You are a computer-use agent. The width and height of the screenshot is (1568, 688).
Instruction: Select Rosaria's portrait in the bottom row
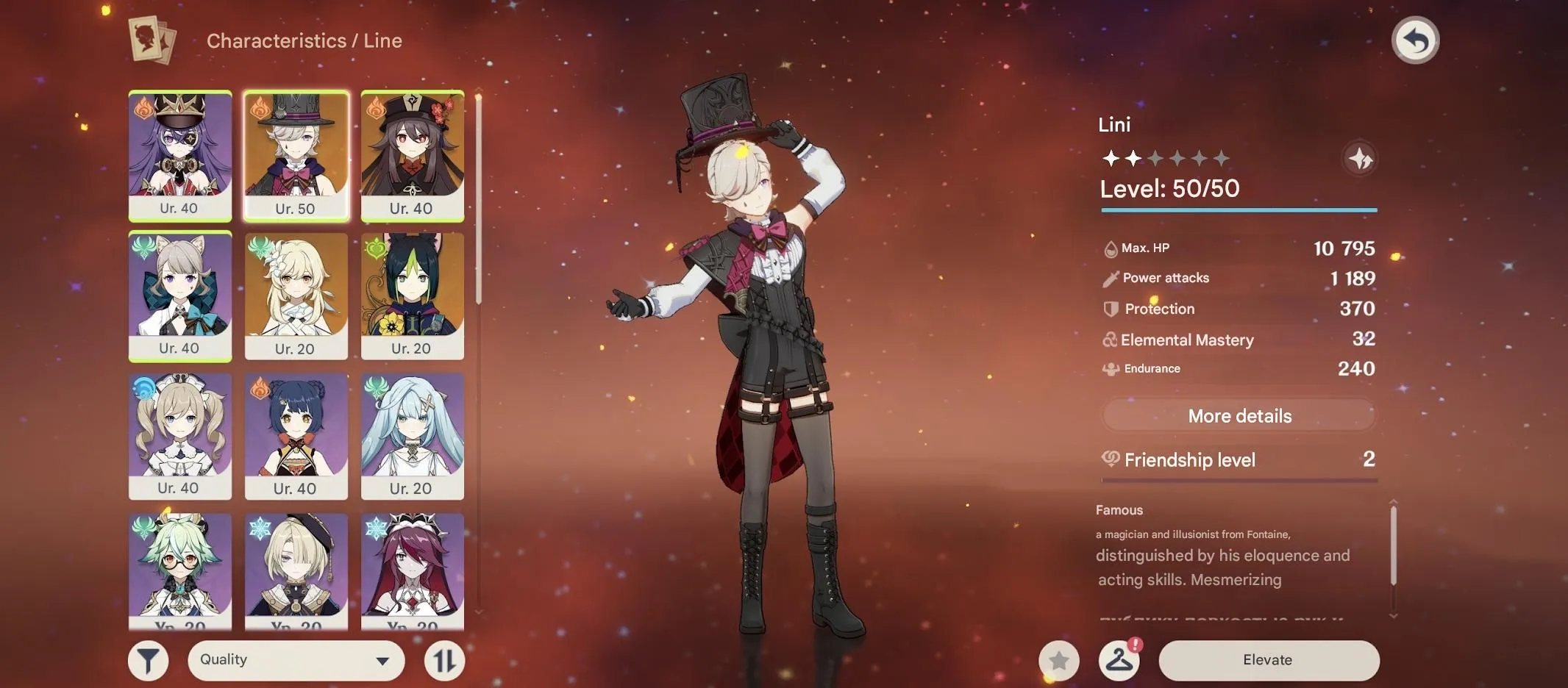tap(413, 575)
